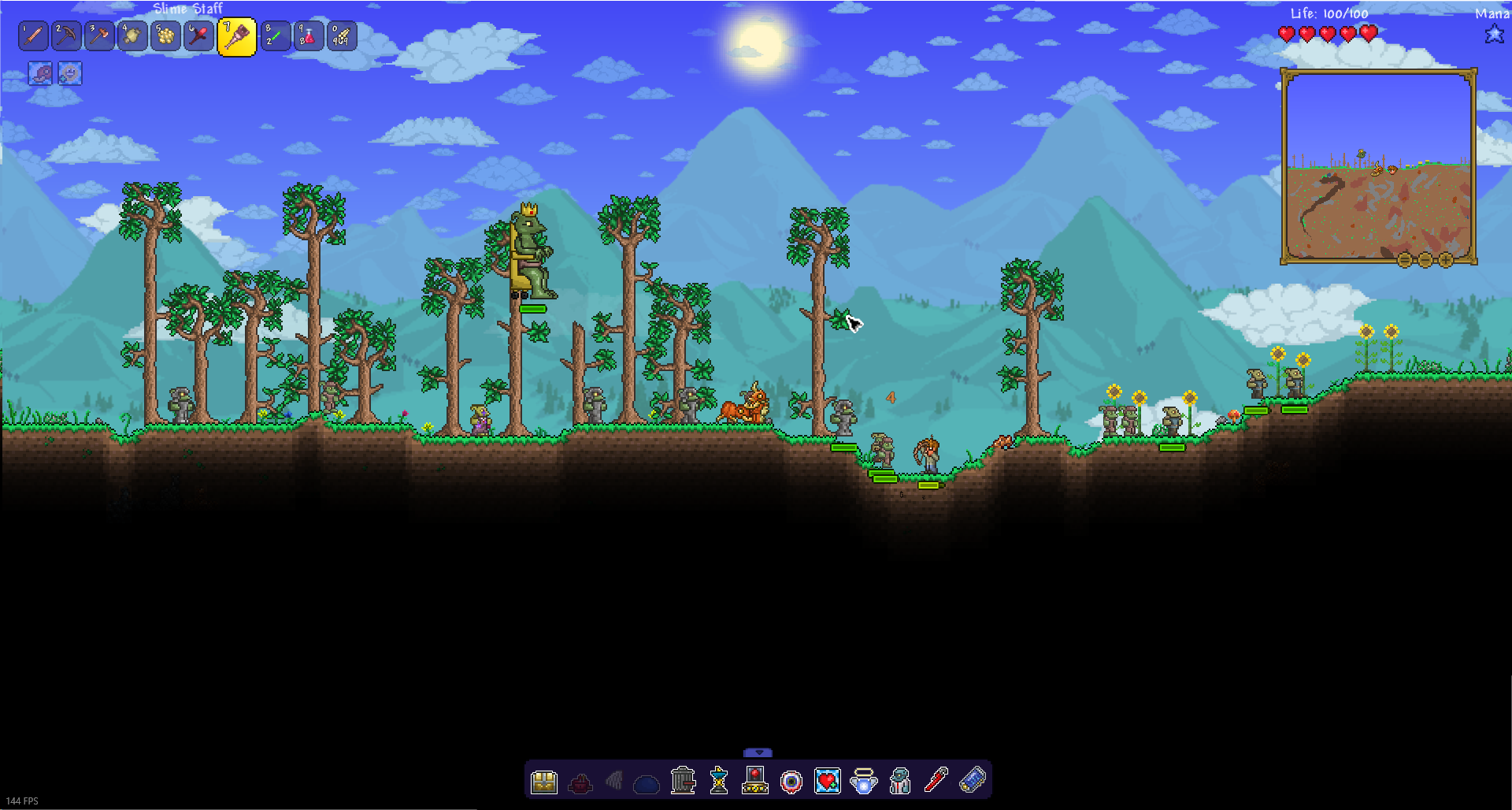The height and width of the screenshot is (810, 1512).
Task: Select the red weapon in hotbar slot 6
Action: (x=199, y=36)
